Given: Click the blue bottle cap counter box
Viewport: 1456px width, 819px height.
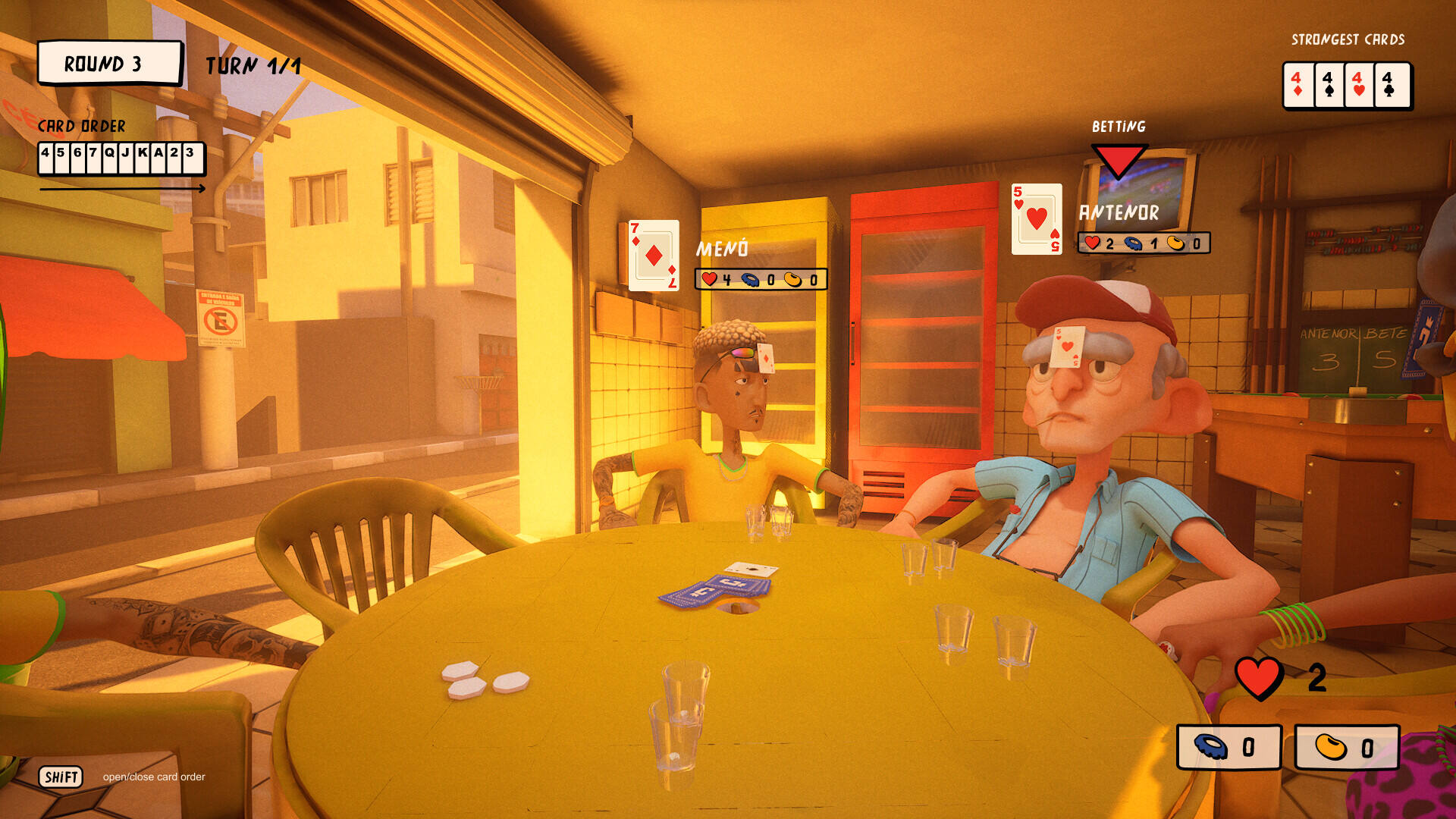Looking at the screenshot, I should click(1228, 747).
